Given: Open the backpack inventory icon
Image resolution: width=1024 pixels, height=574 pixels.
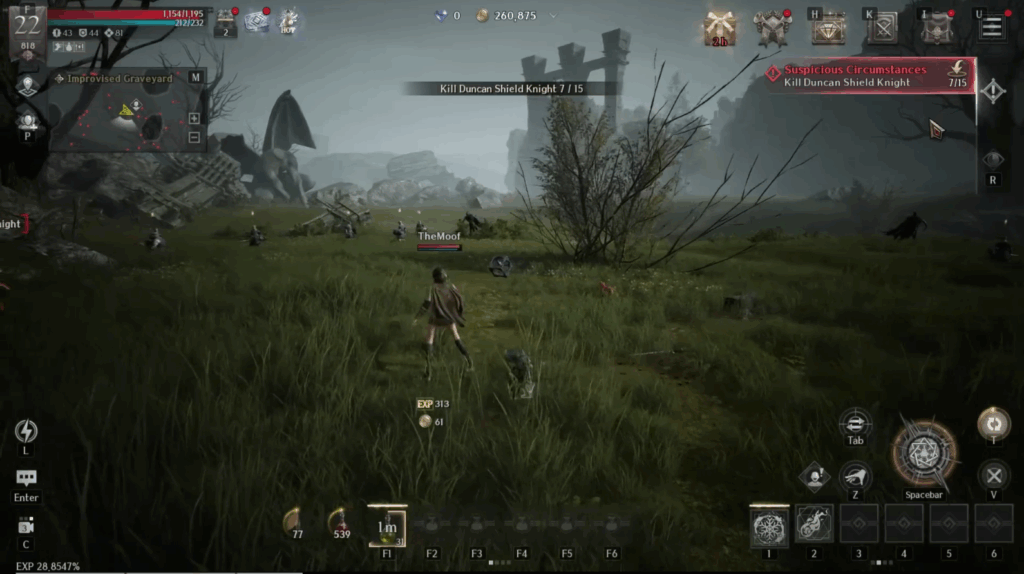Looking at the screenshot, I should point(936,28).
